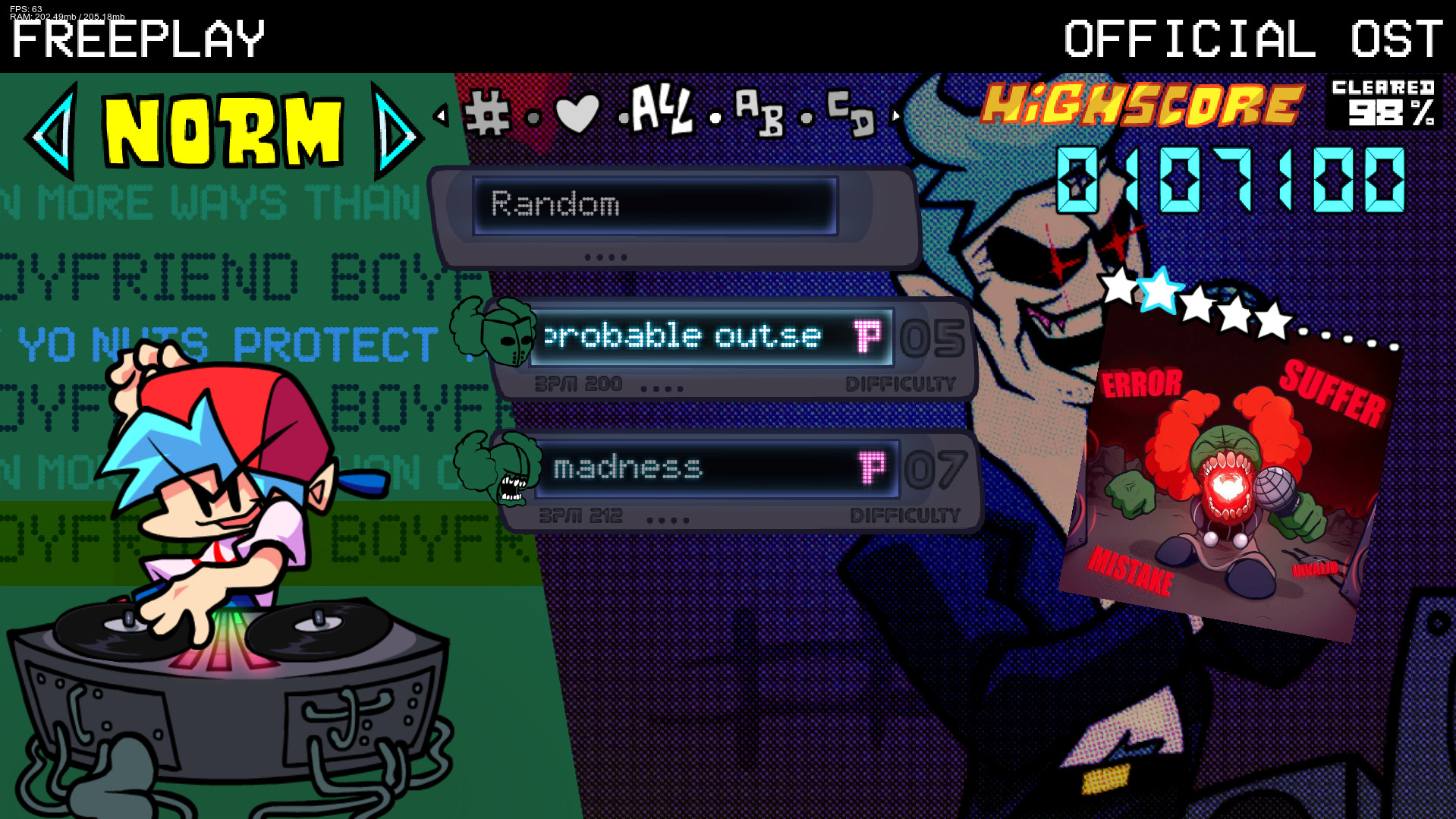
Task: Select the P rating badge on madness
Action: tap(870, 468)
